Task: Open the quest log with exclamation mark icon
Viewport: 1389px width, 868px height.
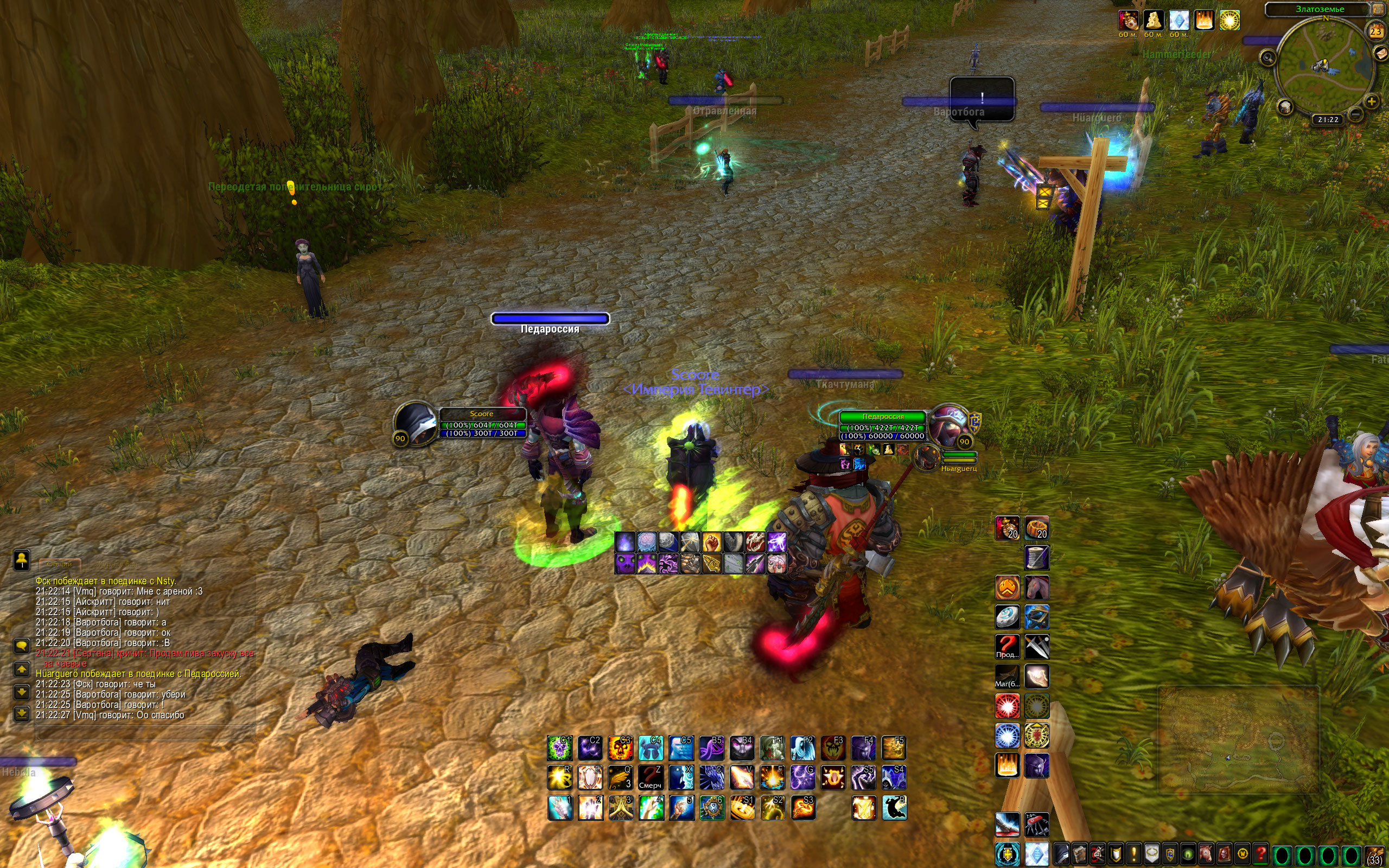Action: (1133, 854)
